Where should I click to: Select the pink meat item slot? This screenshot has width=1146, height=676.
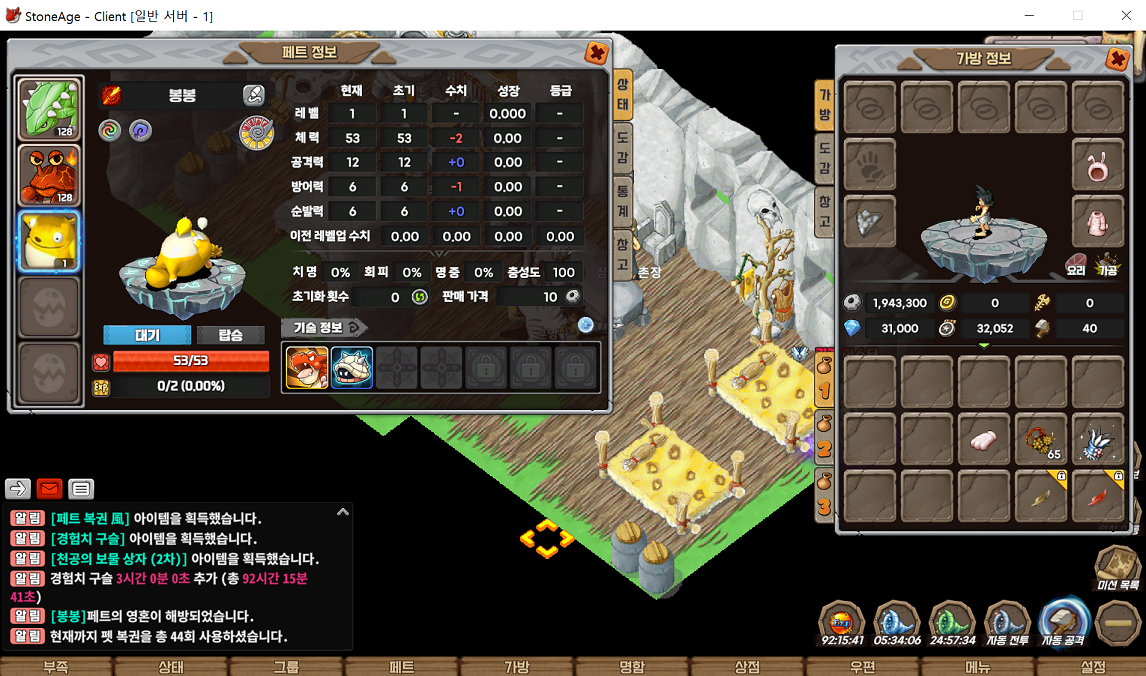pos(986,439)
